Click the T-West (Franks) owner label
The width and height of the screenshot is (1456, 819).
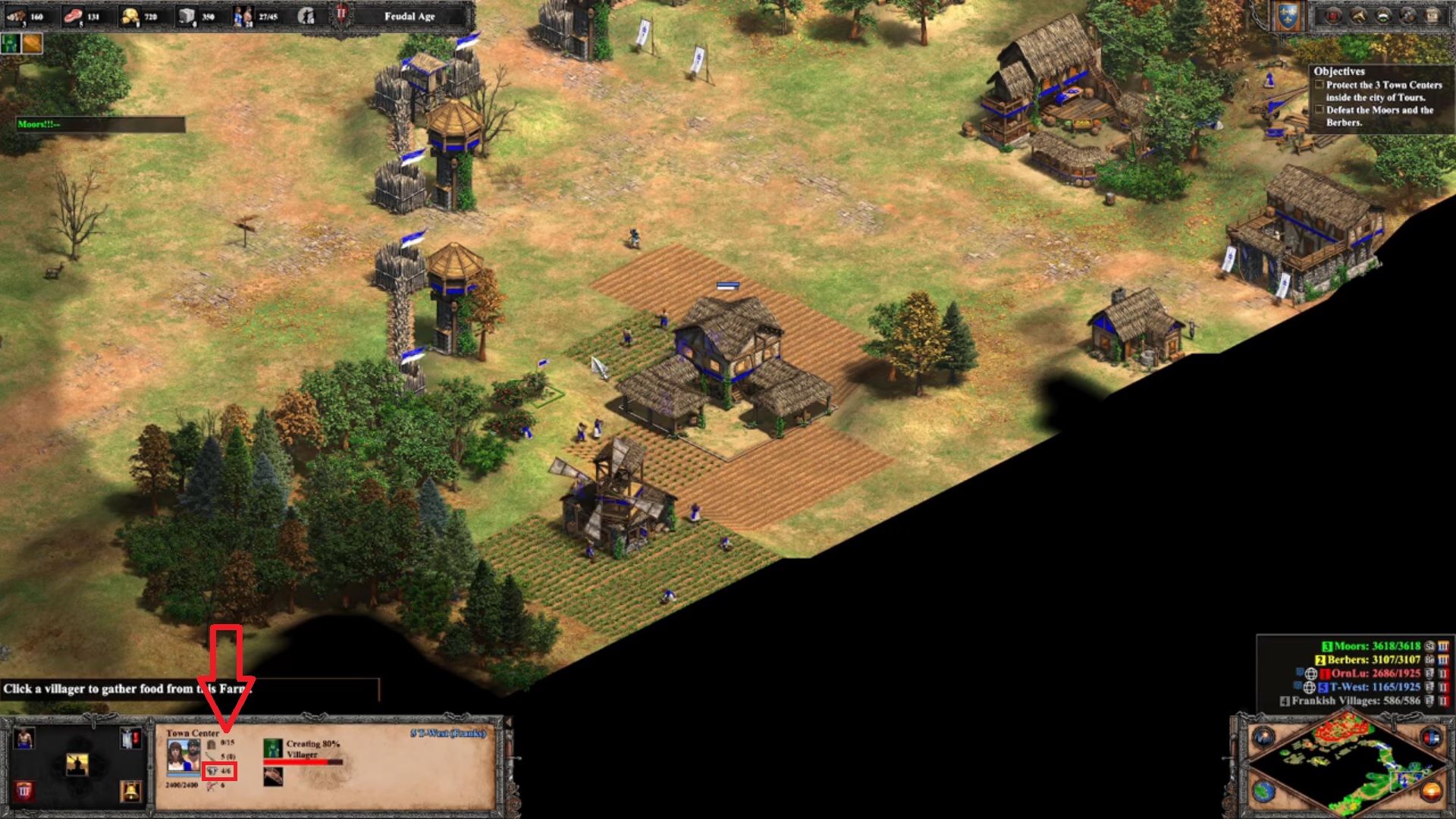click(447, 733)
